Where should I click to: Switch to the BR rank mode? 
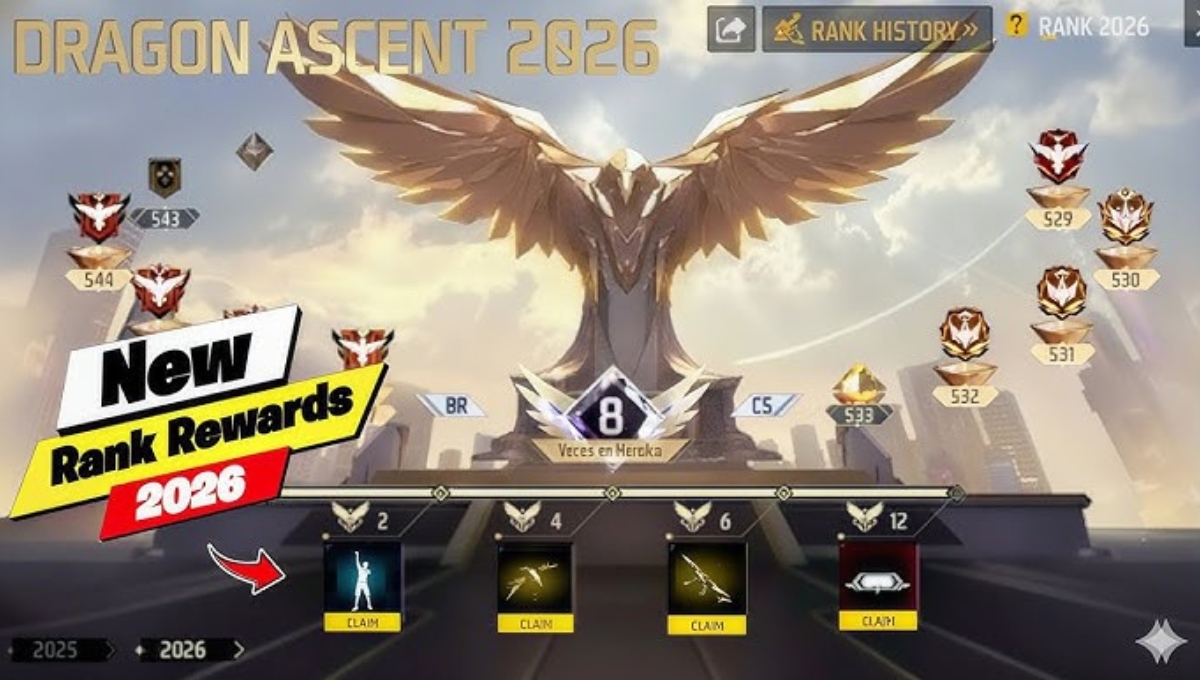pos(451,405)
